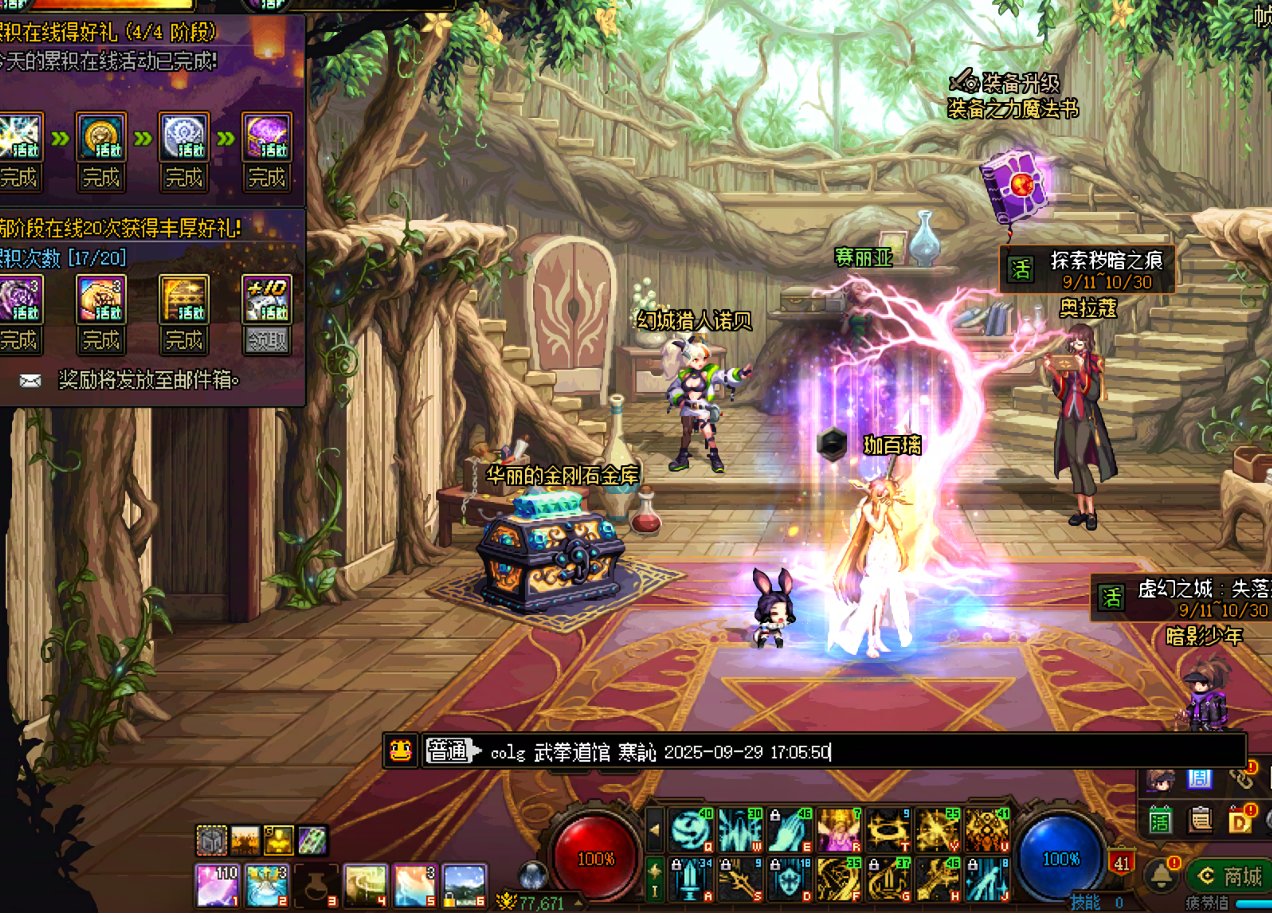The height and width of the screenshot is (919, 1272).
Task: Activate the T-key golden halo skill
Action: (887, 830)
